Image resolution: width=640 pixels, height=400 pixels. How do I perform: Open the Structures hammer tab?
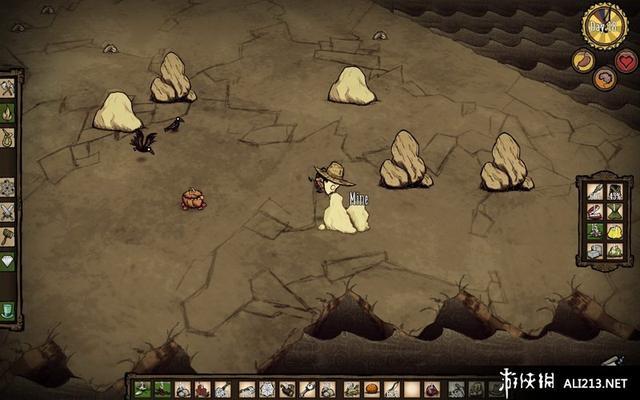pos(7,236)
